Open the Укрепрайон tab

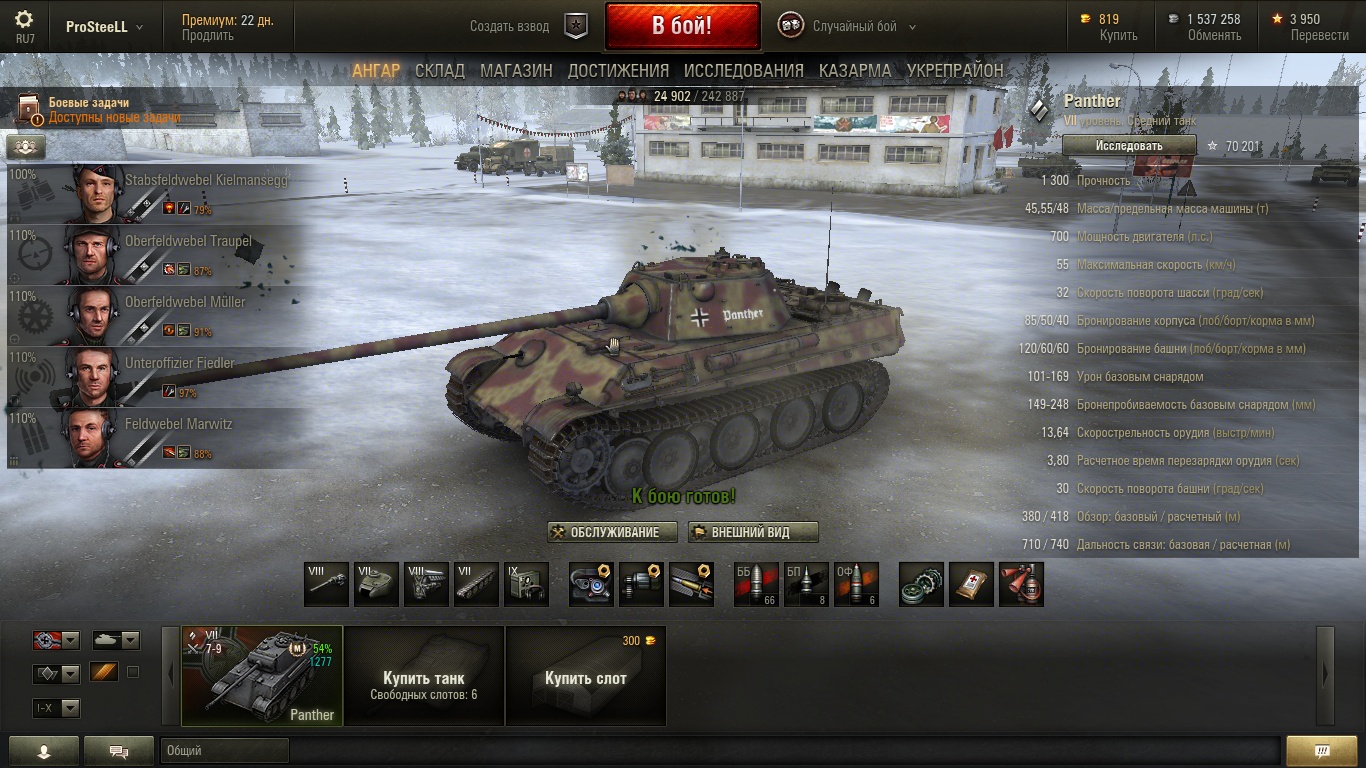[x=955, y=71]
